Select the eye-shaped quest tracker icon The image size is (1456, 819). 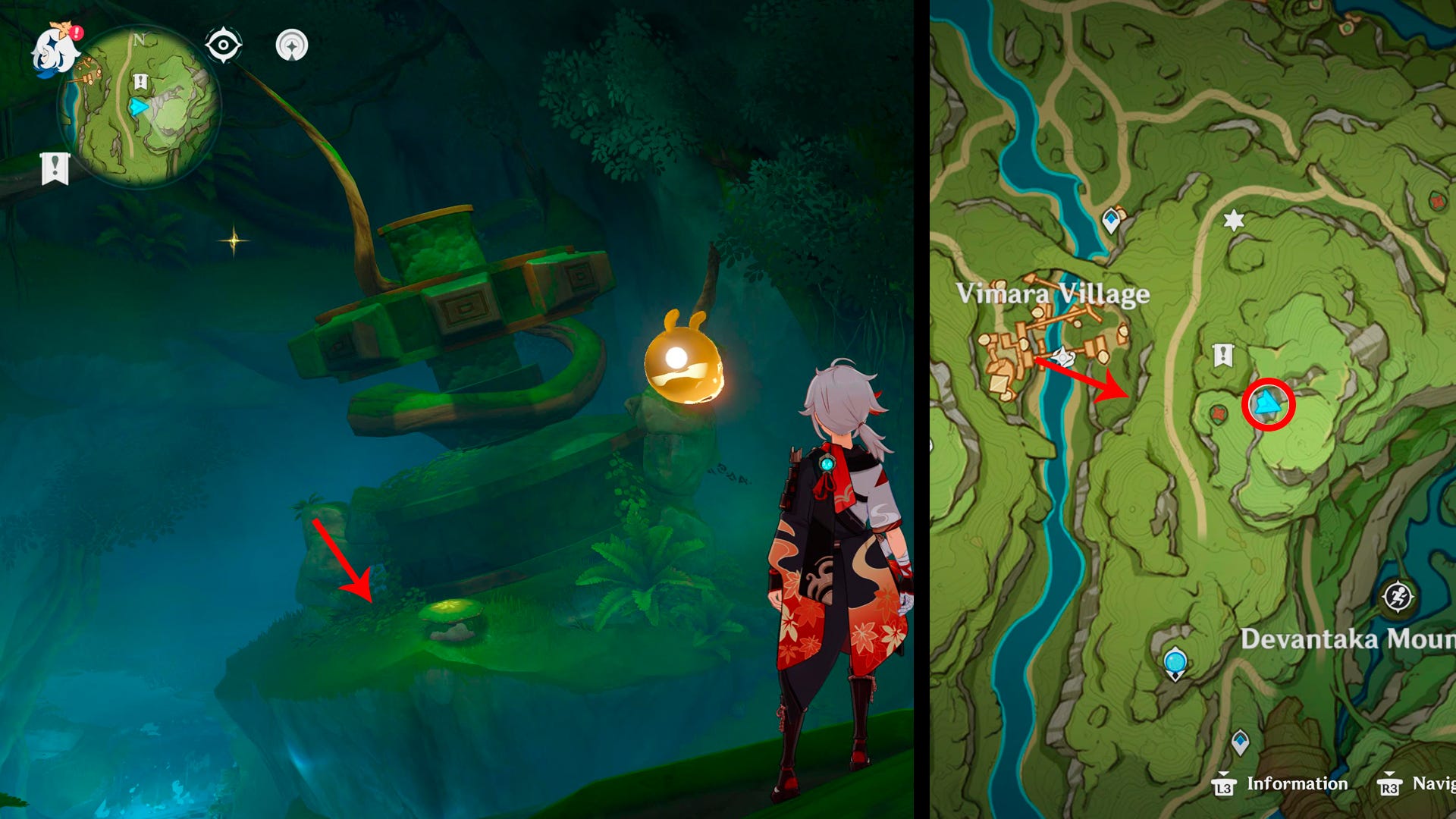pyautogui.click(x=221, y=45)
